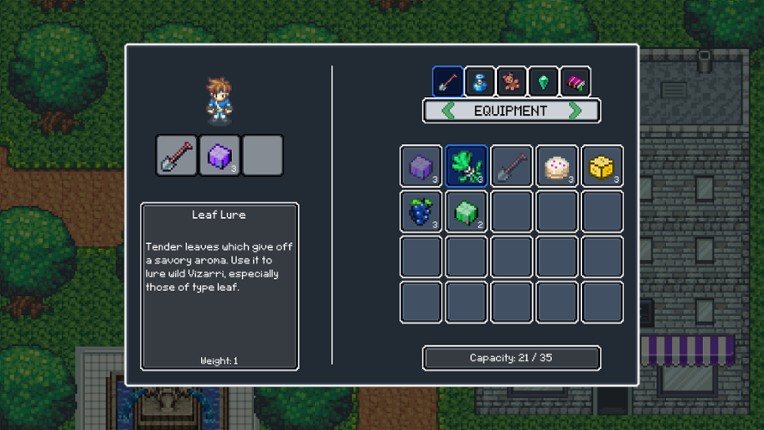The height and width of the screenshot is (430, 764).
Task: Click the right arrow beside Equipment
Action: coord(576,111)
